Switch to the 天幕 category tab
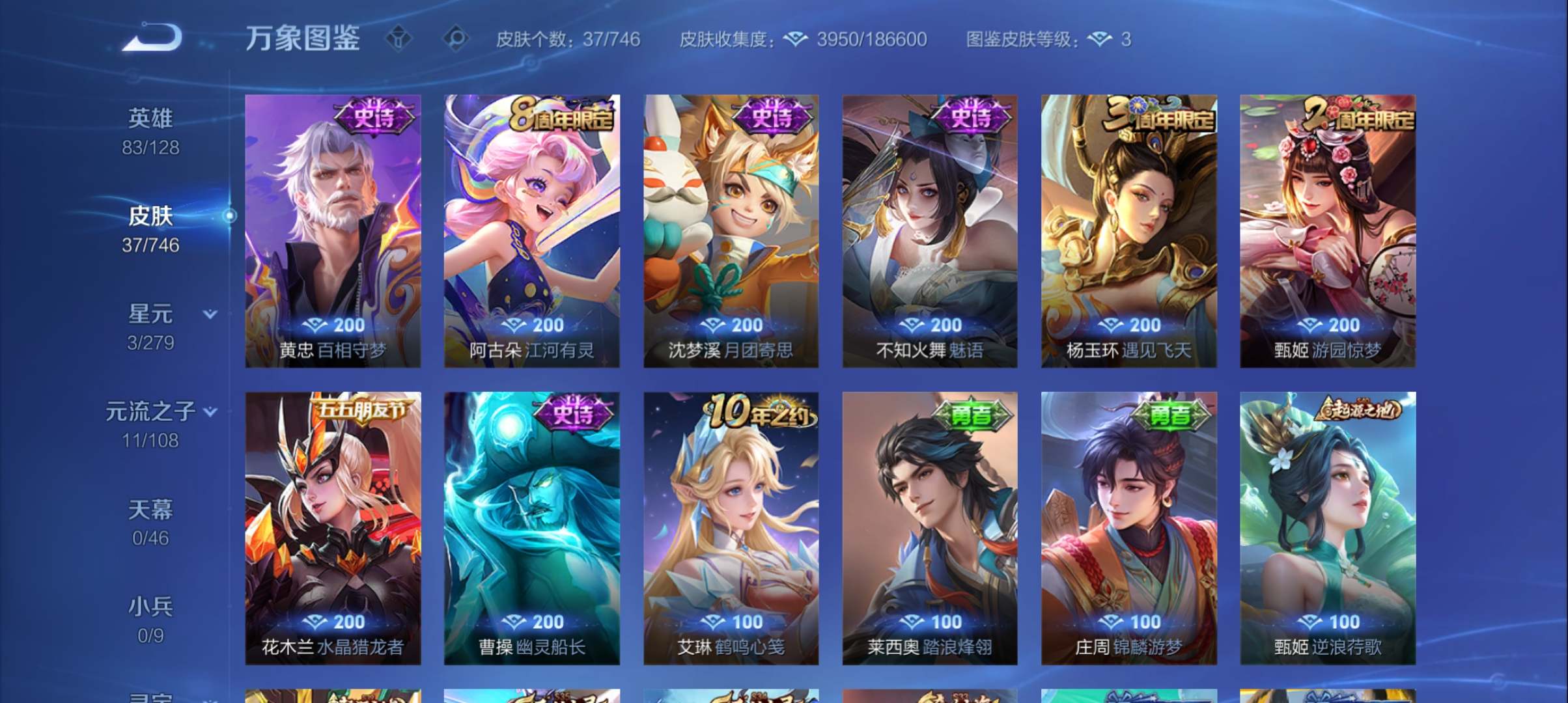The width and height of the screenshot is (1568, 703). click(x=151, y=510)
